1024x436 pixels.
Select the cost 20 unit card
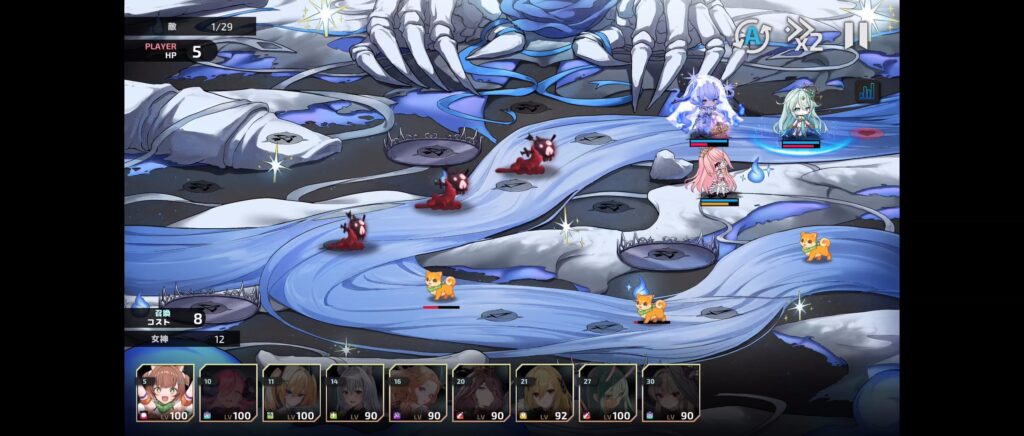point(481,392)
